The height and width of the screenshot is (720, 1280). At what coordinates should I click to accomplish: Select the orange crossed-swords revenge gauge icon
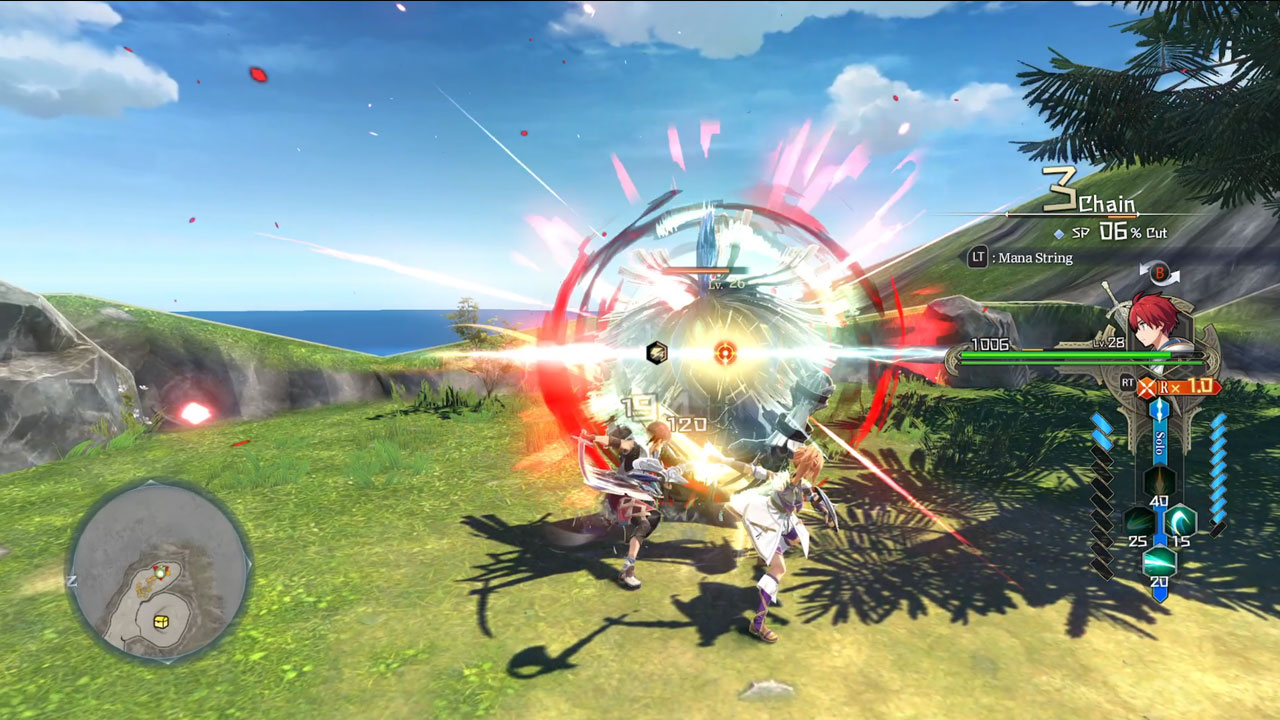(x=1147, y=385)
